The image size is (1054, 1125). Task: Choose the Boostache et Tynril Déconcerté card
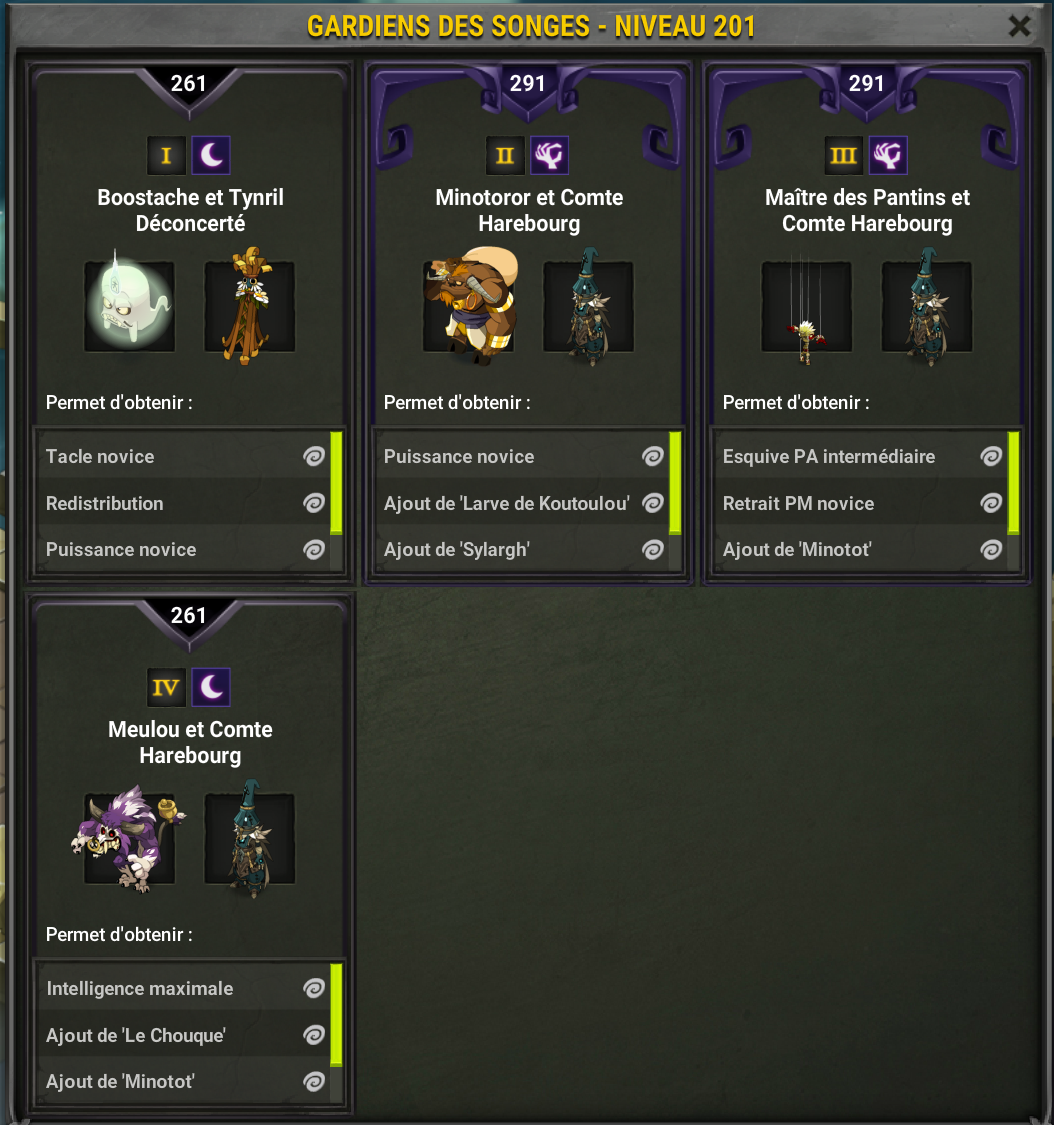pos(190,211)
